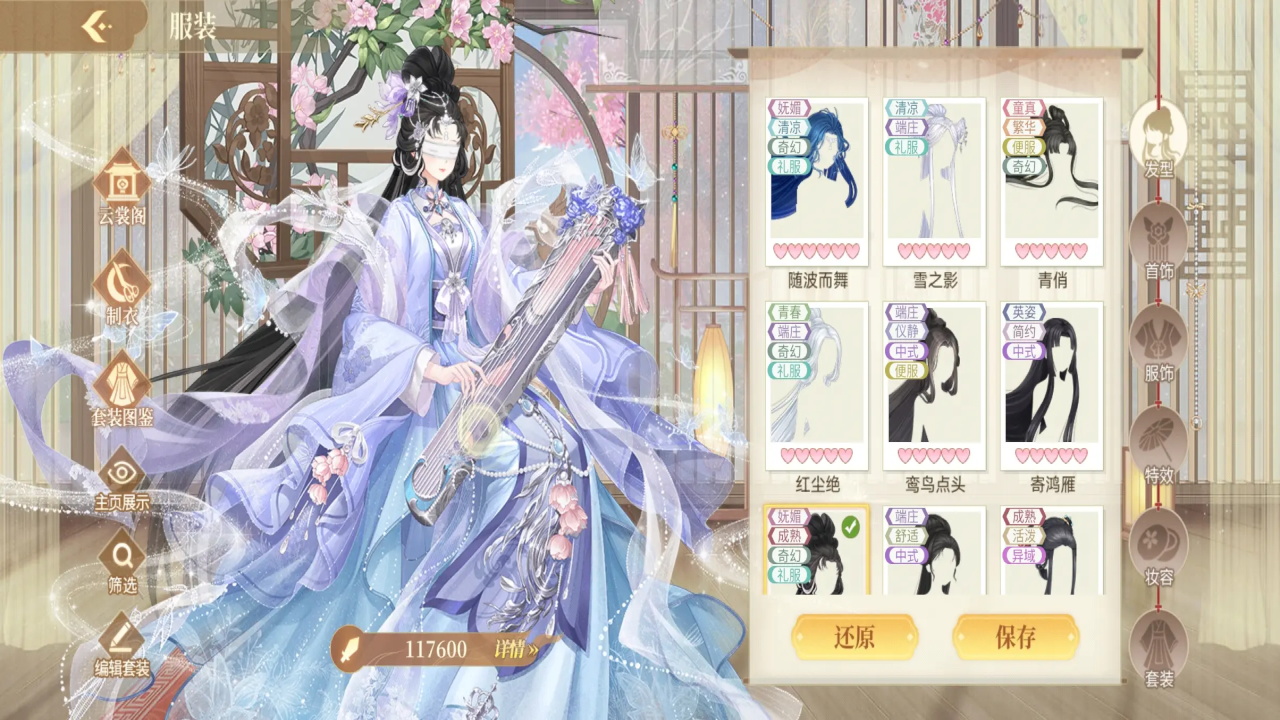The width and height of the screenshot is (1280, 720).
Task: Show score 详情 details
Action: point(516,649)
